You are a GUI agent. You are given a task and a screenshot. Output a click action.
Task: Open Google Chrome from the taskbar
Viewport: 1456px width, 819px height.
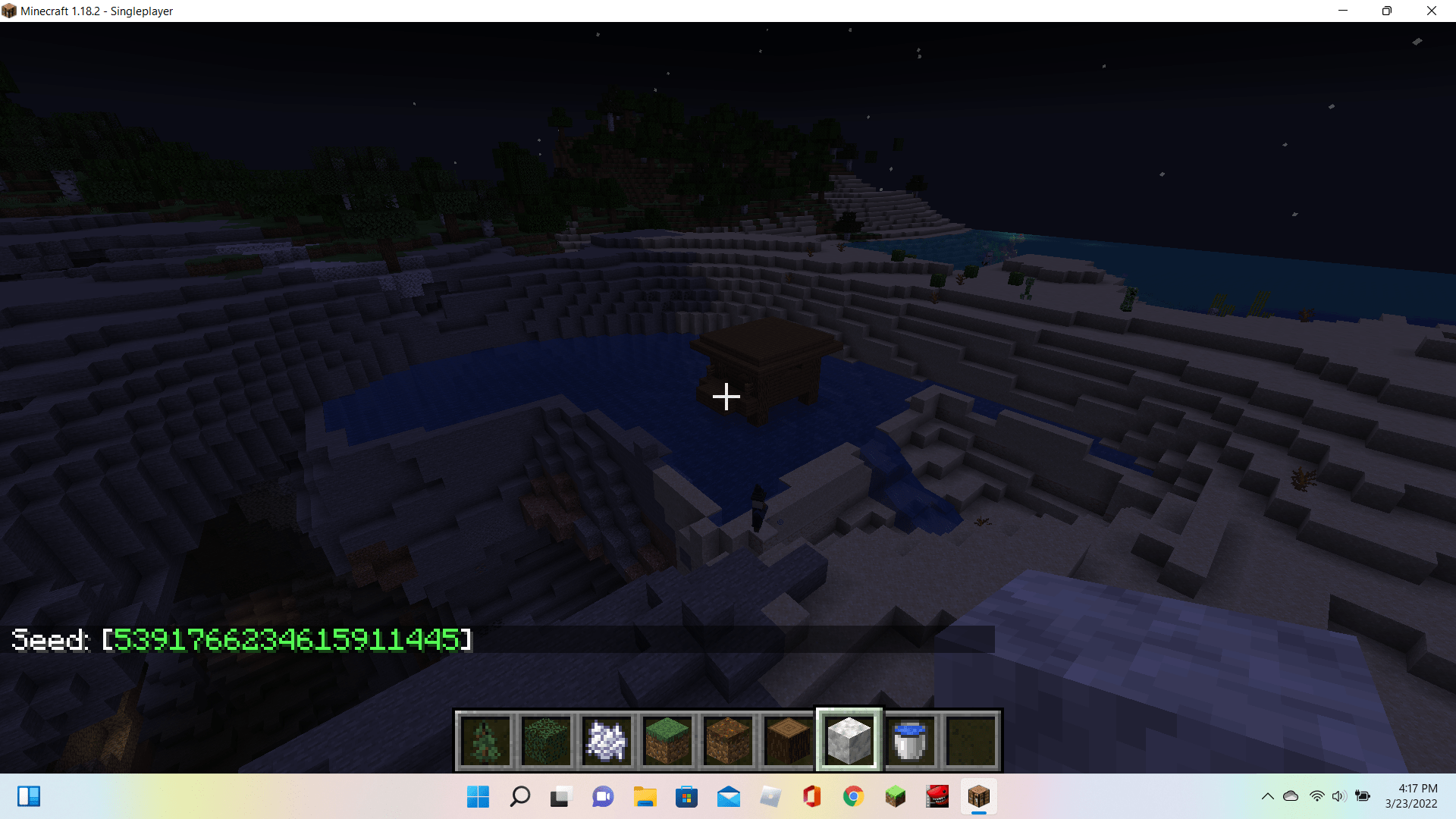853,797
